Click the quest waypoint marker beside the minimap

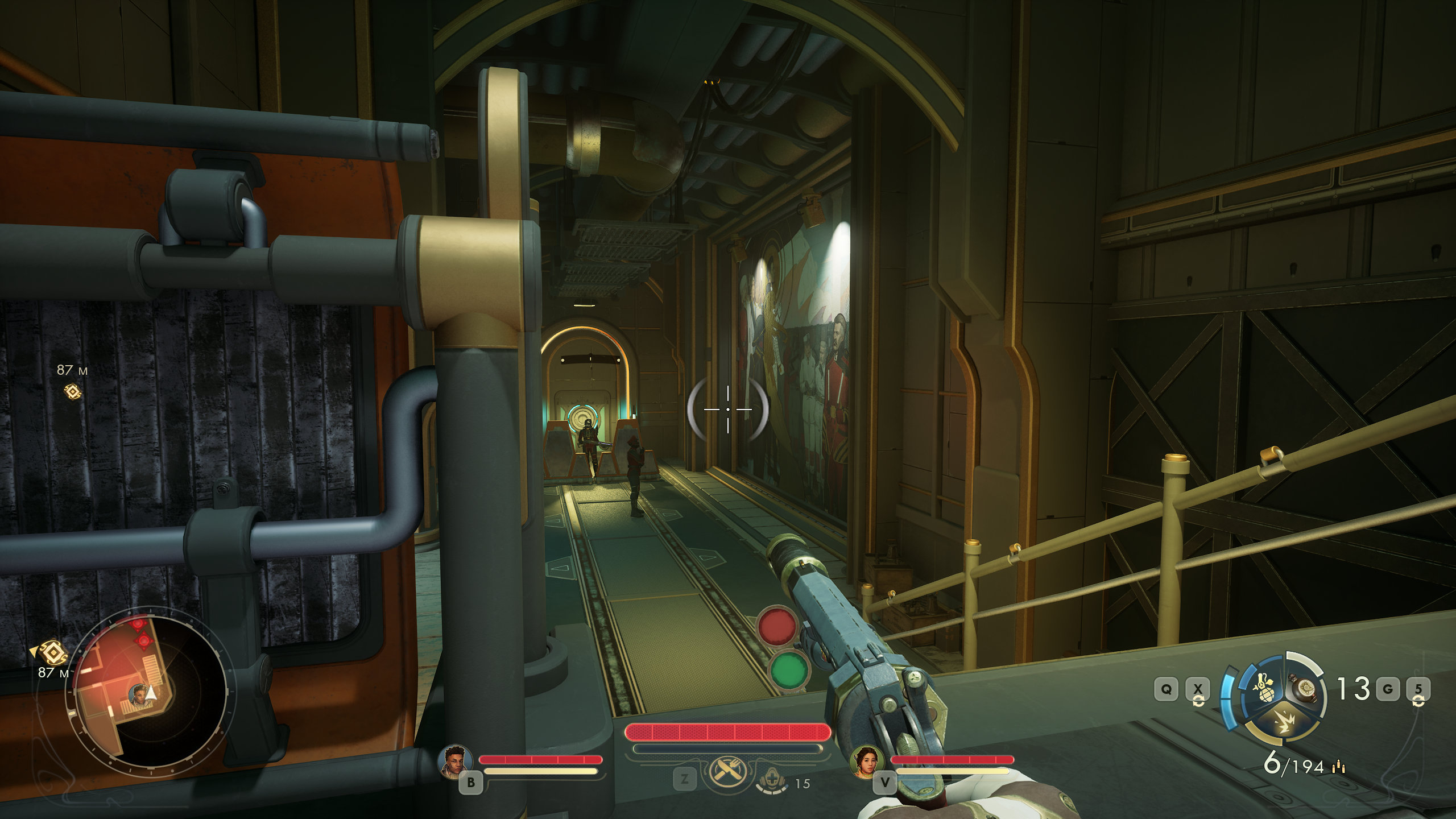pyautogui.click(x=52, y=653)
